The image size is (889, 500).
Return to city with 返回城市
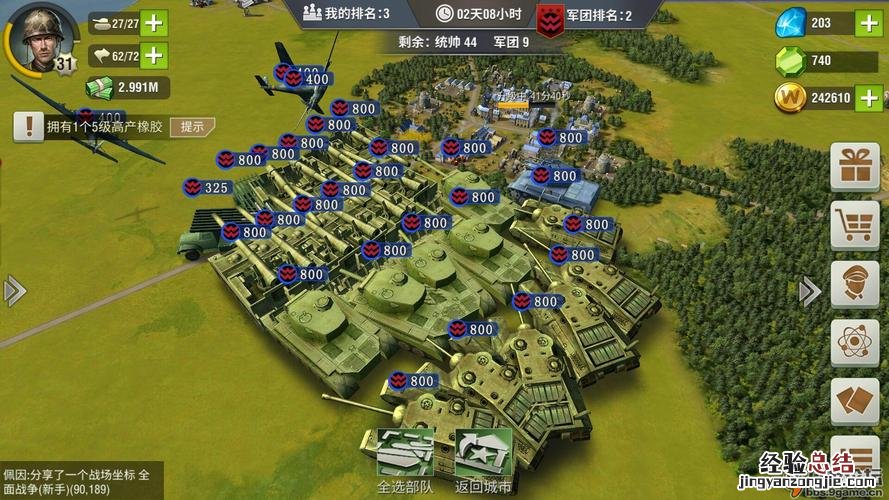tap(483, 462)
